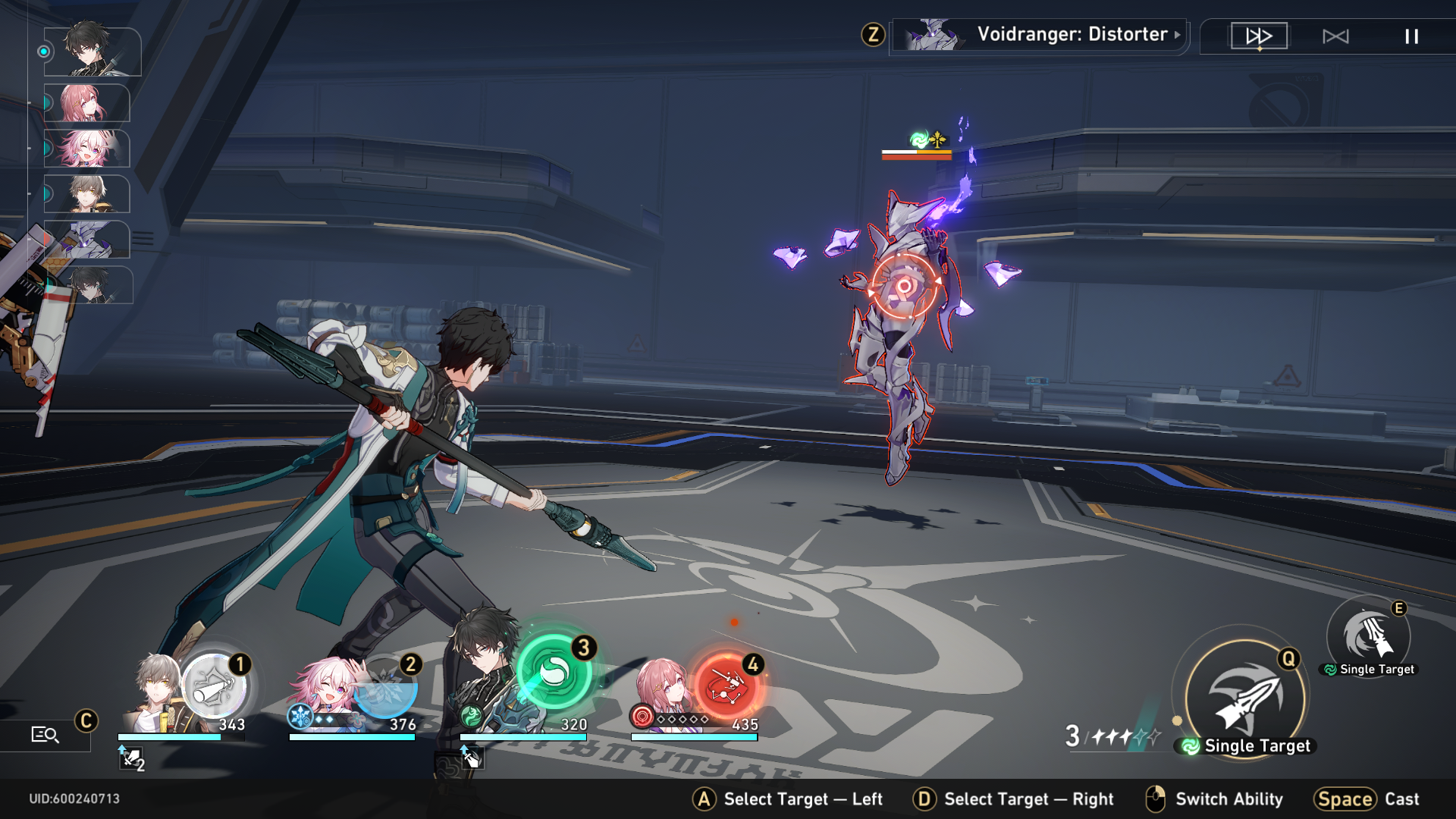Expand Voidranger: Distorter enemy details arrow
1456x819 pixels.
click(1176, 35)
